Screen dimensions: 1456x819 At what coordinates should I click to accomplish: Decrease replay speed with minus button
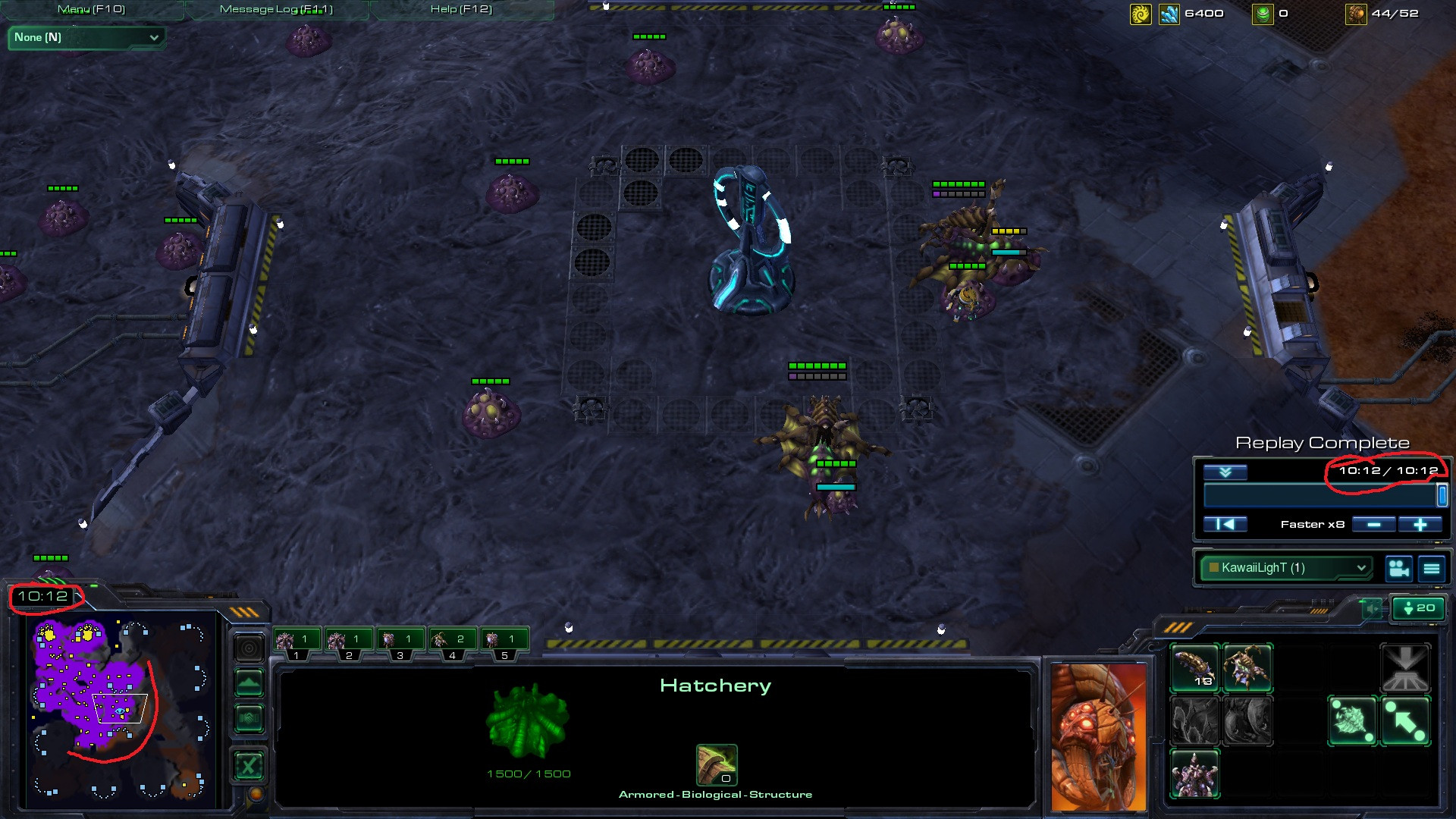1373,524
